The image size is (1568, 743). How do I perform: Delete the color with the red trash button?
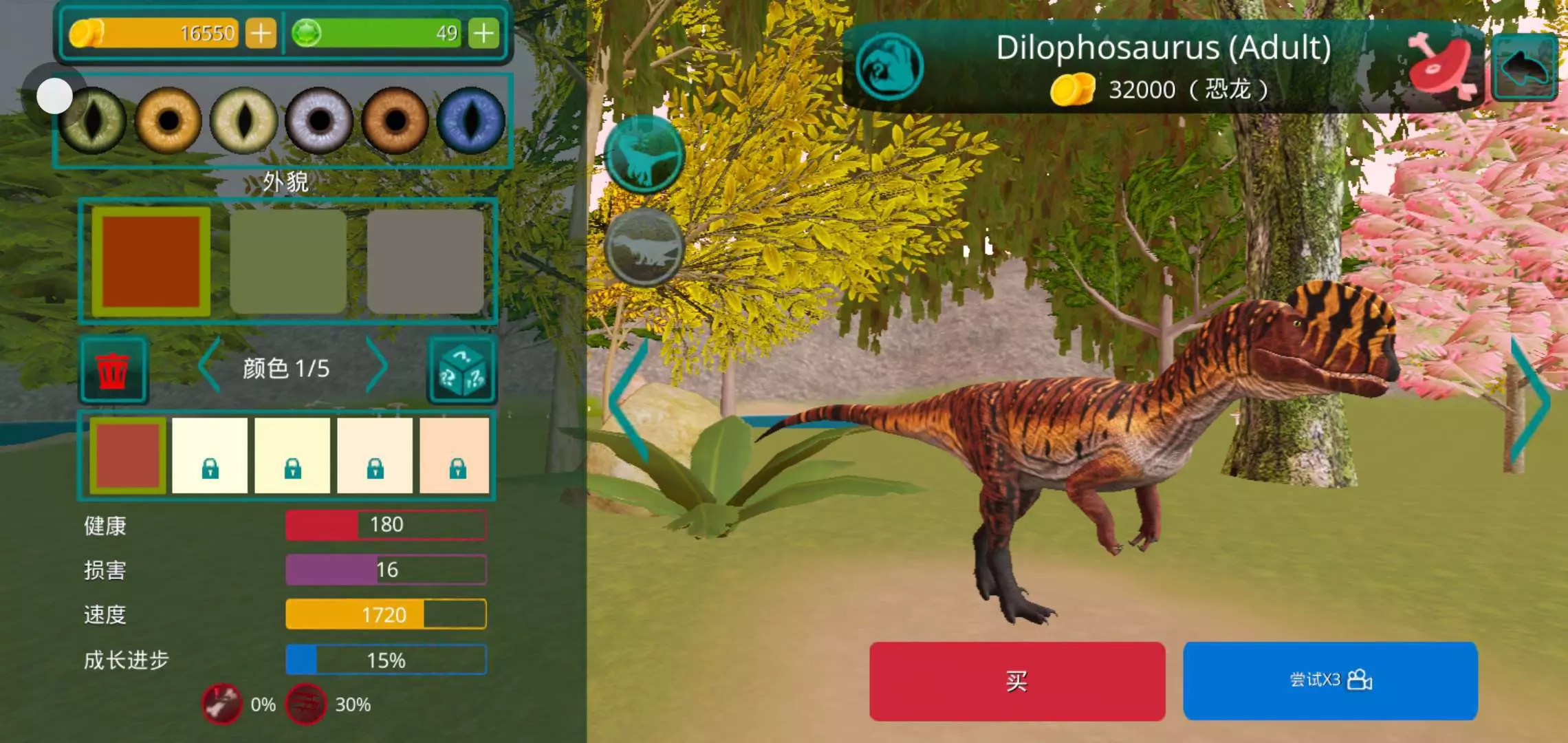tap(113, 370)
